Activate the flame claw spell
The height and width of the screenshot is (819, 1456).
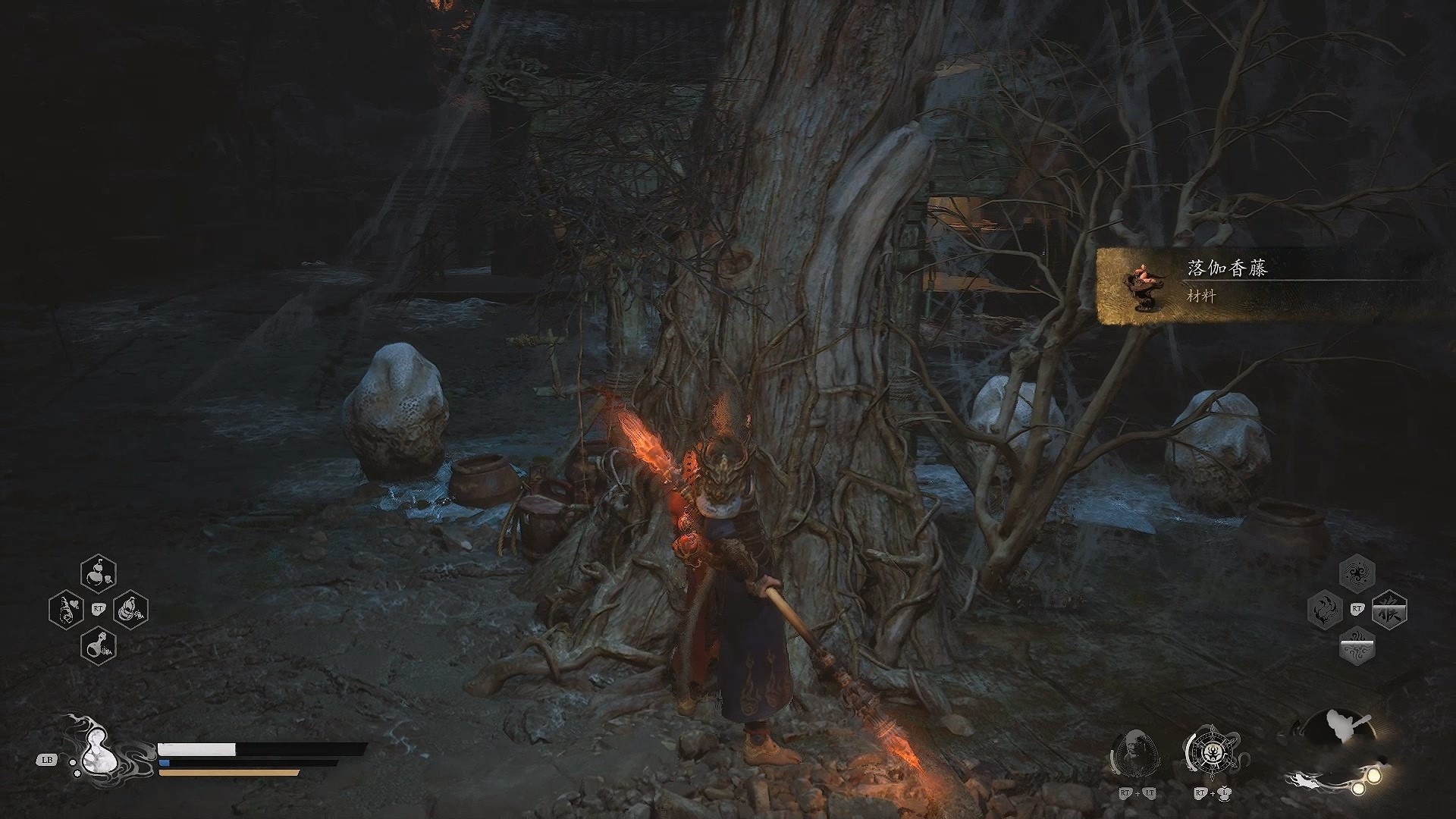(x=1326, y=609)
